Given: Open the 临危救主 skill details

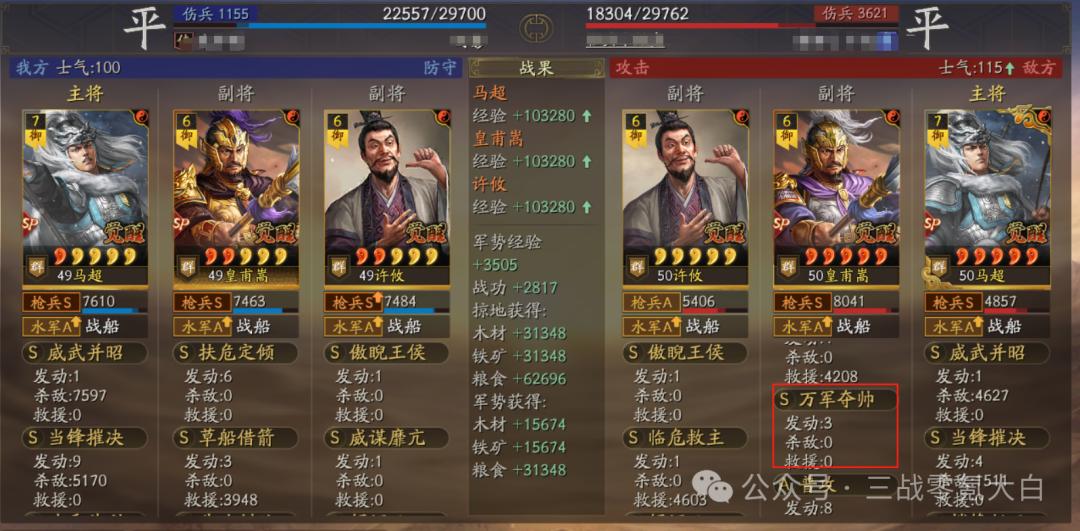Looking at the screenshot, I should [685, 438].
